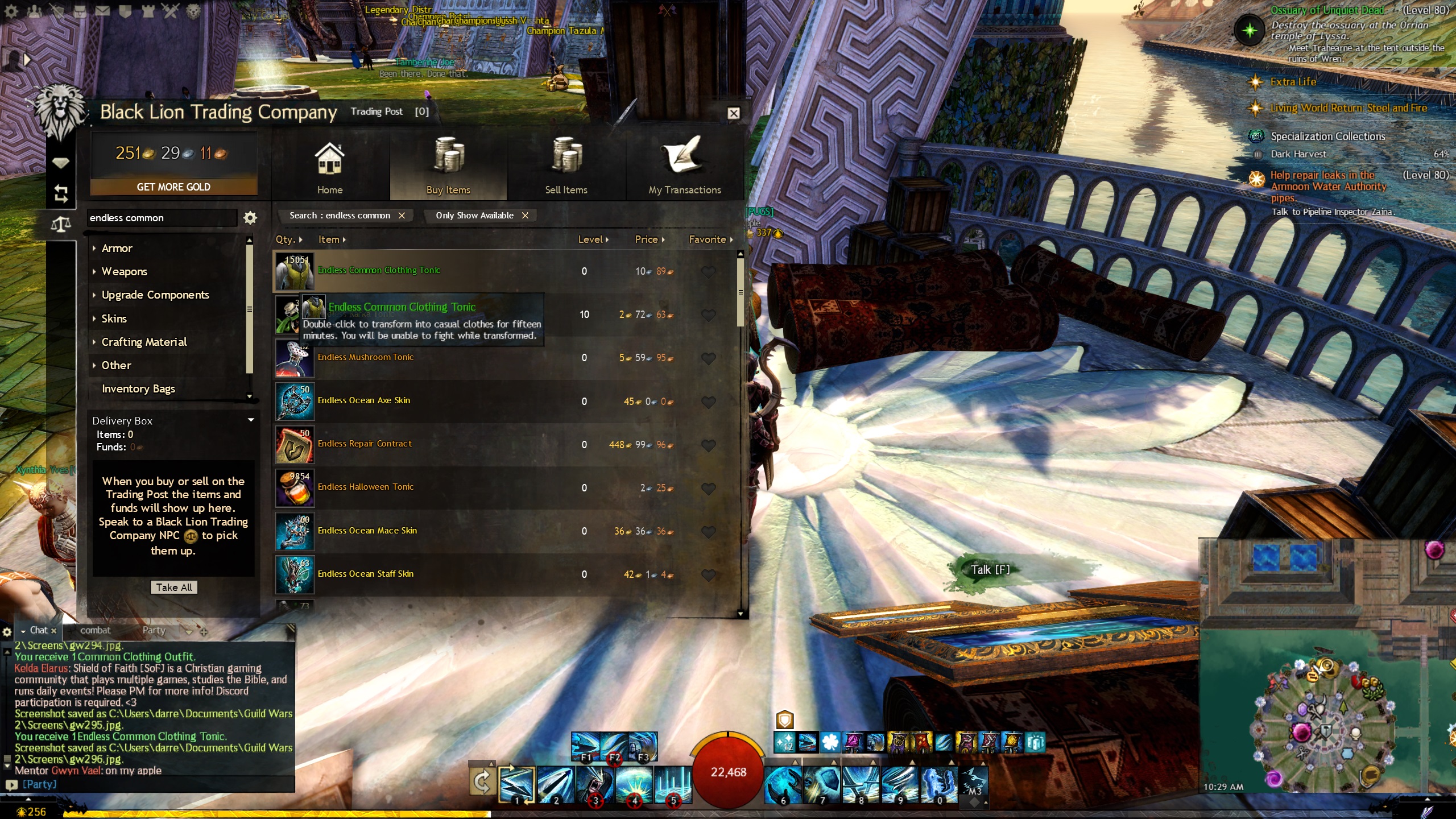Expand the Armor category
Viewport: 1456px width, 819px height.
117,249
